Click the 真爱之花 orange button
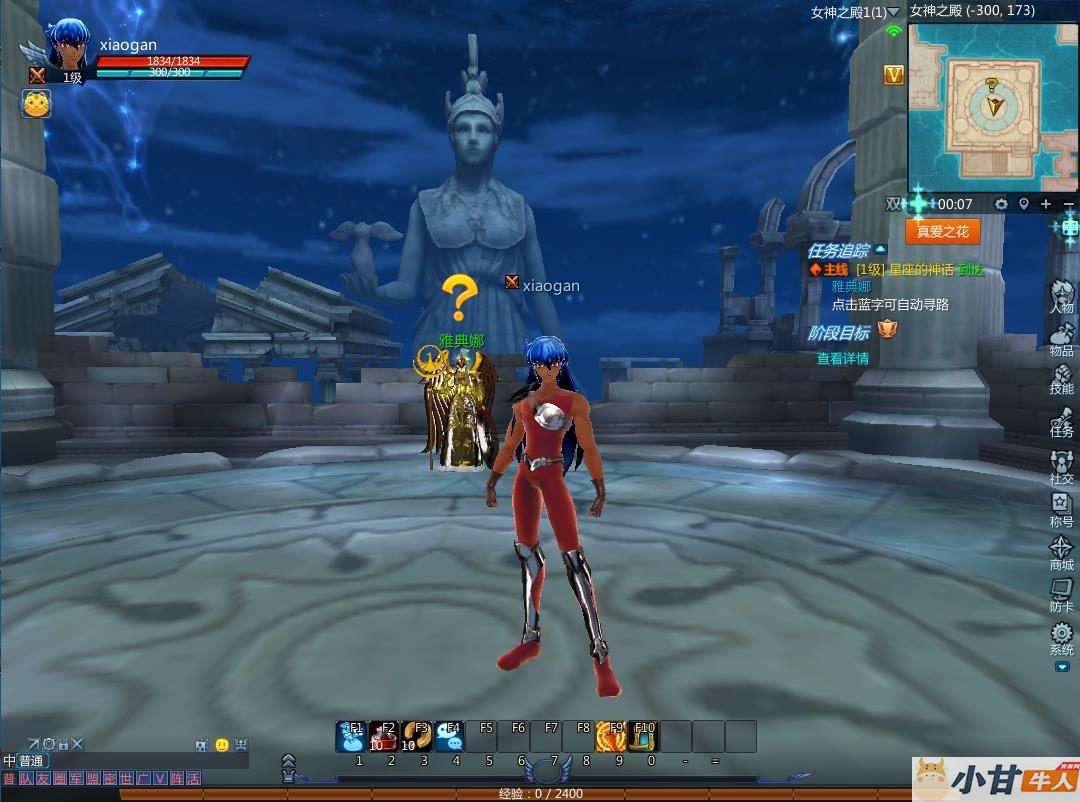This screenshot has width=1080, height=802. click(942, 231)
